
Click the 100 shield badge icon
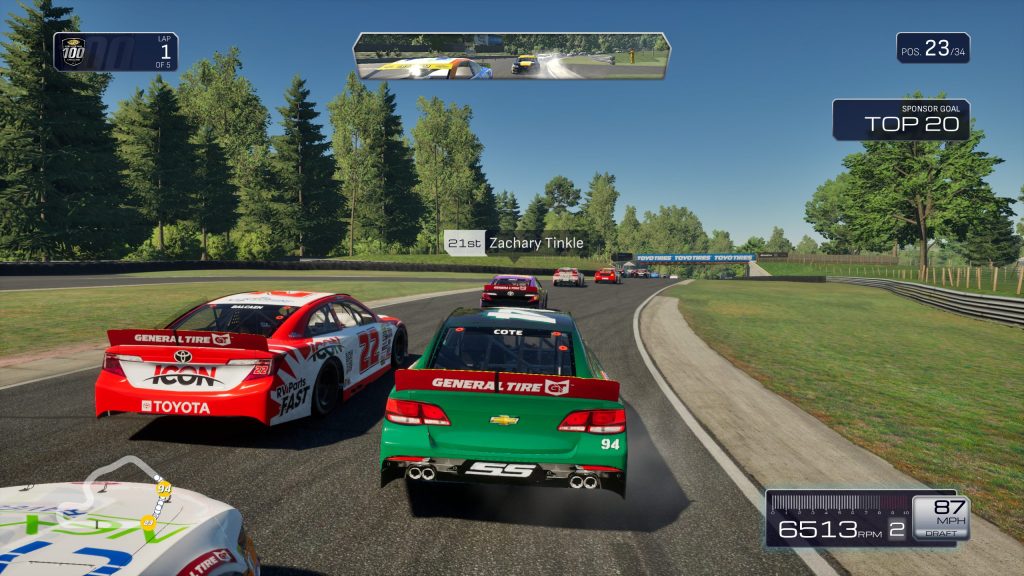point(74,51)
